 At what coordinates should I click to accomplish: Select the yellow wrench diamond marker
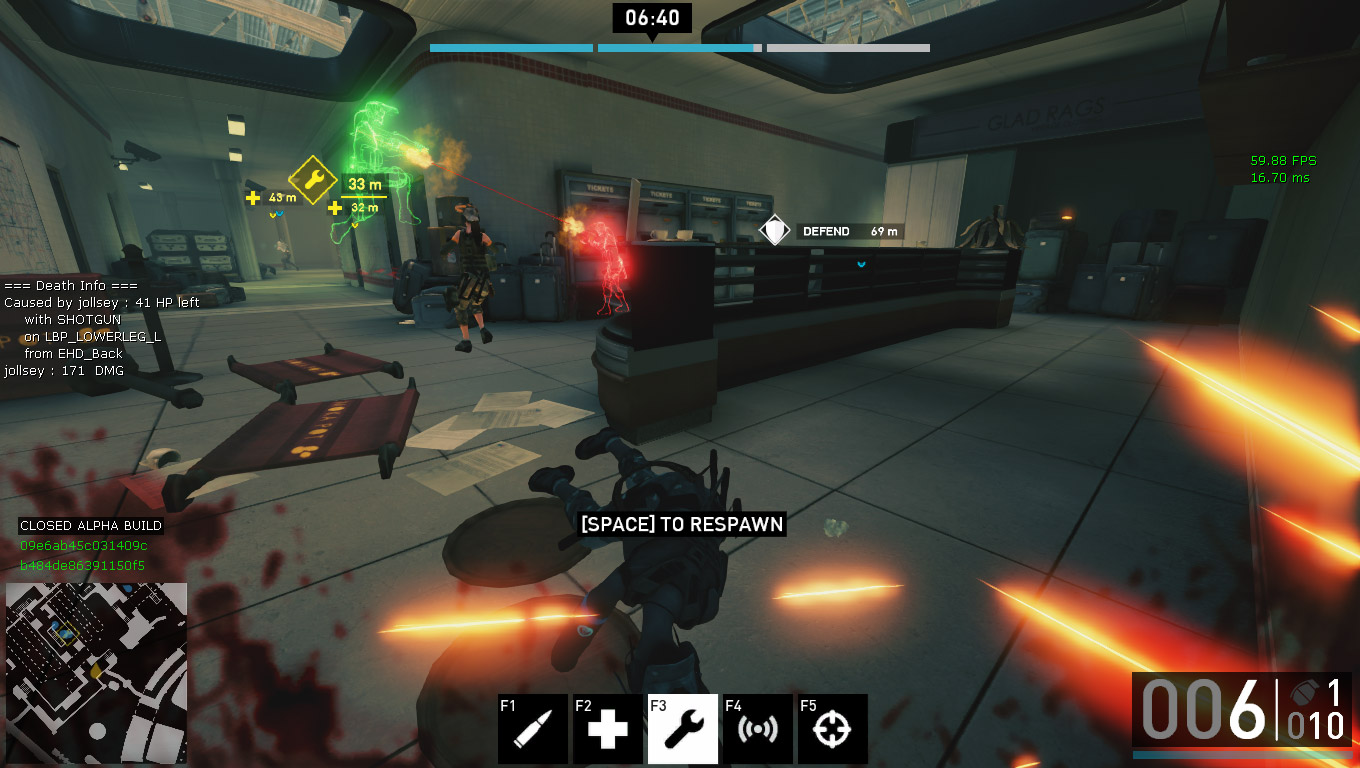(x=313, y=181)
